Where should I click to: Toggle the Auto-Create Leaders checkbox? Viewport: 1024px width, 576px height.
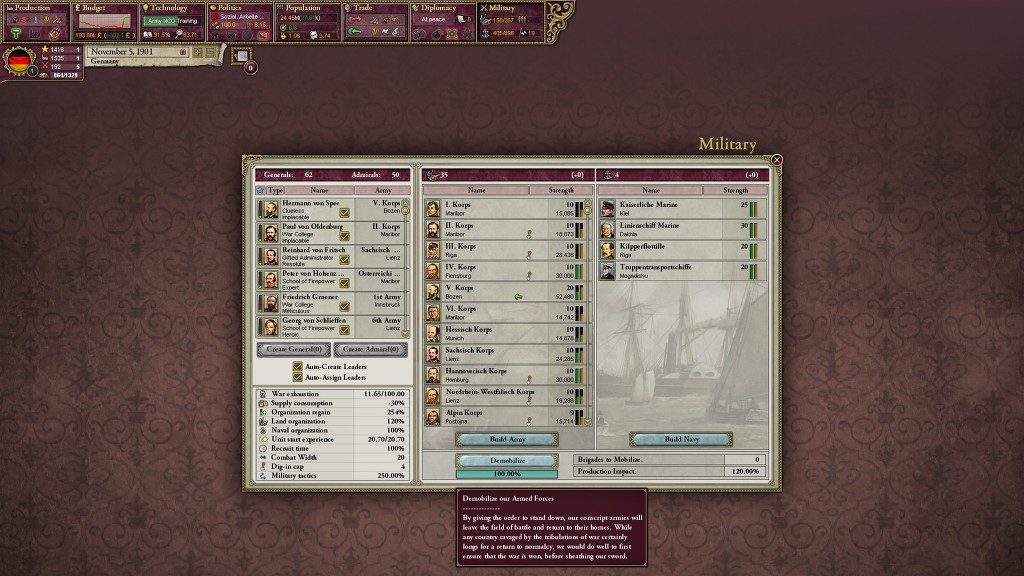point(298,367)
